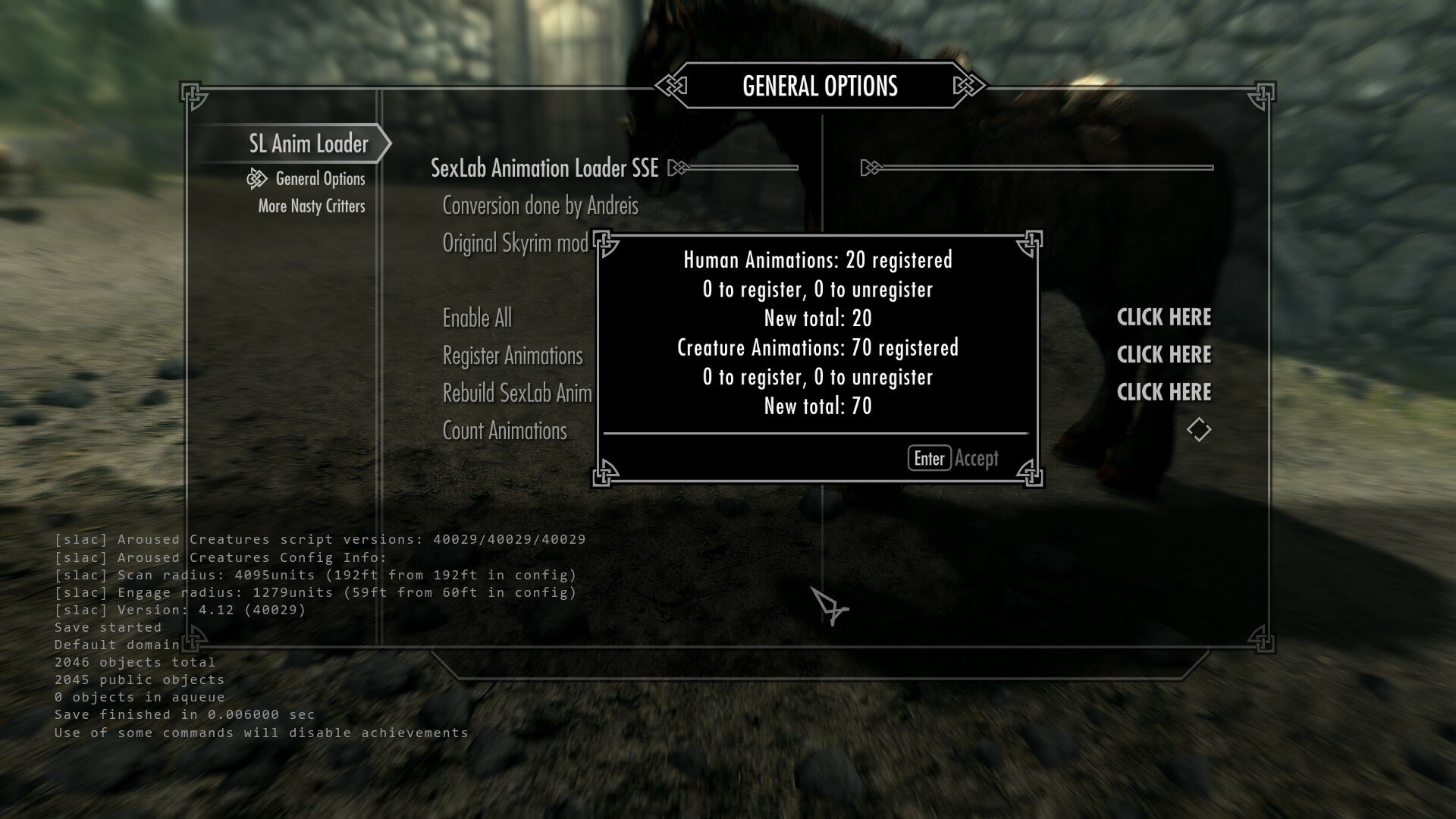Open the General Options page

coord(320,179)
